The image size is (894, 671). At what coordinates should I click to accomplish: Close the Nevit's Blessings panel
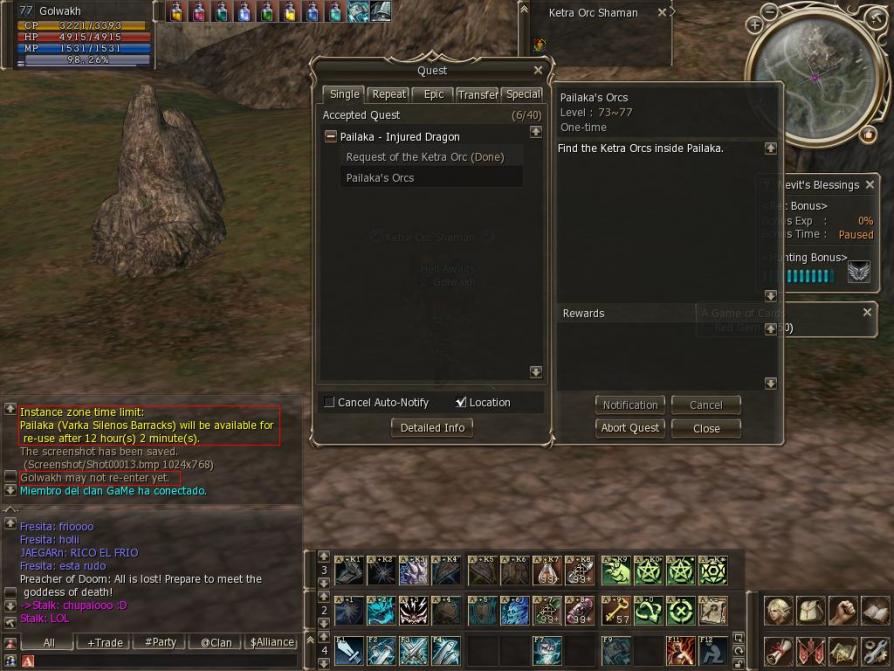869,185
